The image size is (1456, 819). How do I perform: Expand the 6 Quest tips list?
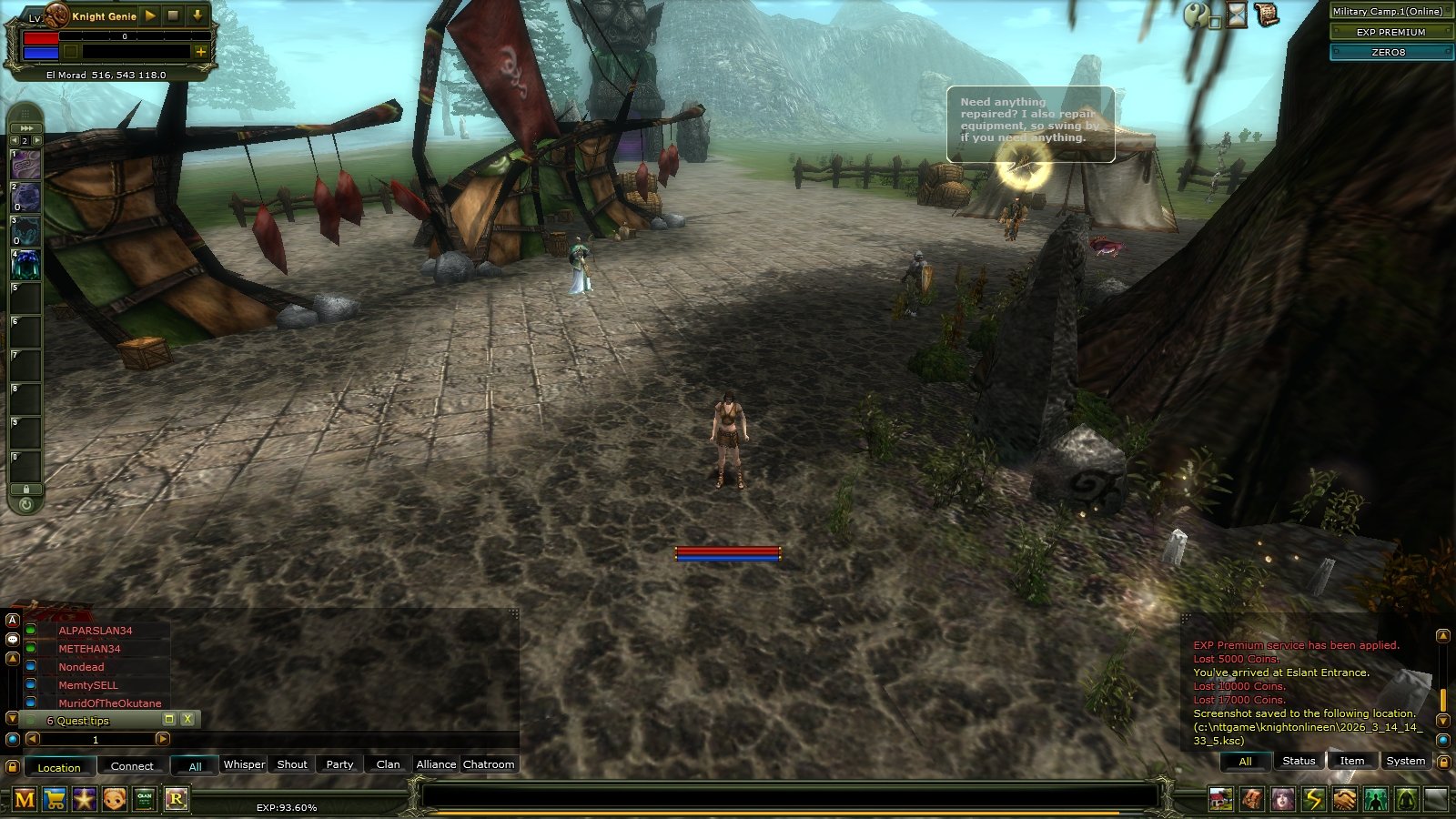169,719
